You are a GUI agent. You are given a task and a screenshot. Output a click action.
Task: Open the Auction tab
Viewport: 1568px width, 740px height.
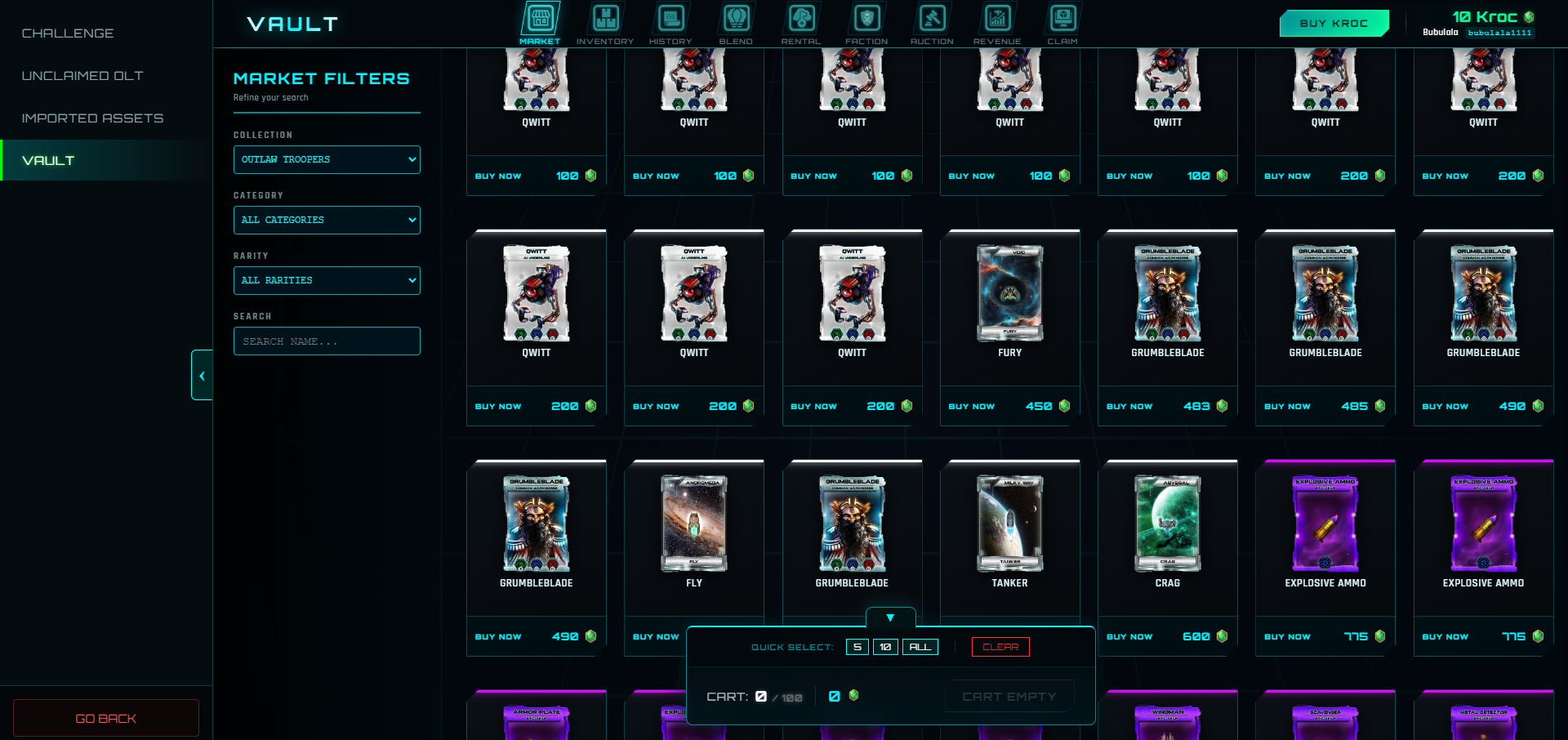tap(932, 25)
